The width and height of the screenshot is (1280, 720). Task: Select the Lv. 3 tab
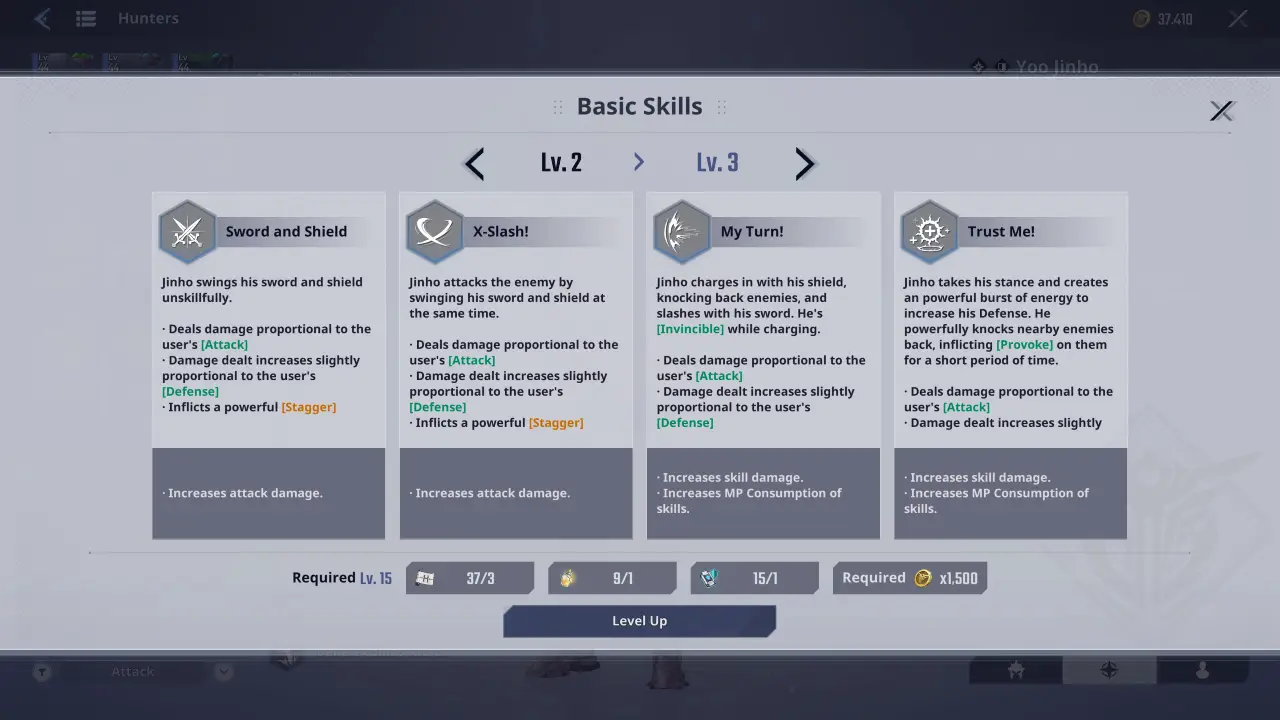click(x=717, y=162)
